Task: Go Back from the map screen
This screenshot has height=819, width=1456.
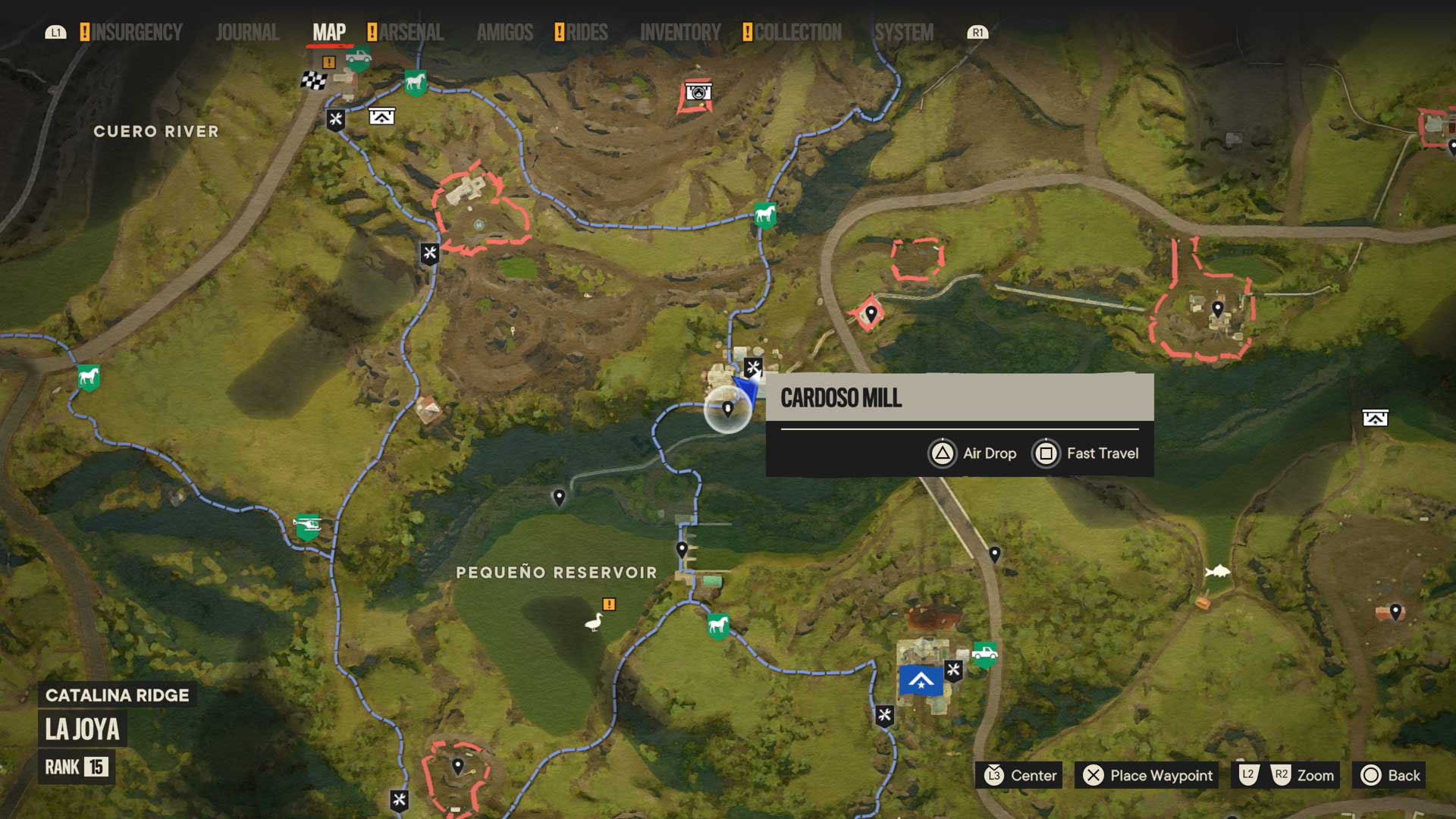Action: coord(1389,775)
